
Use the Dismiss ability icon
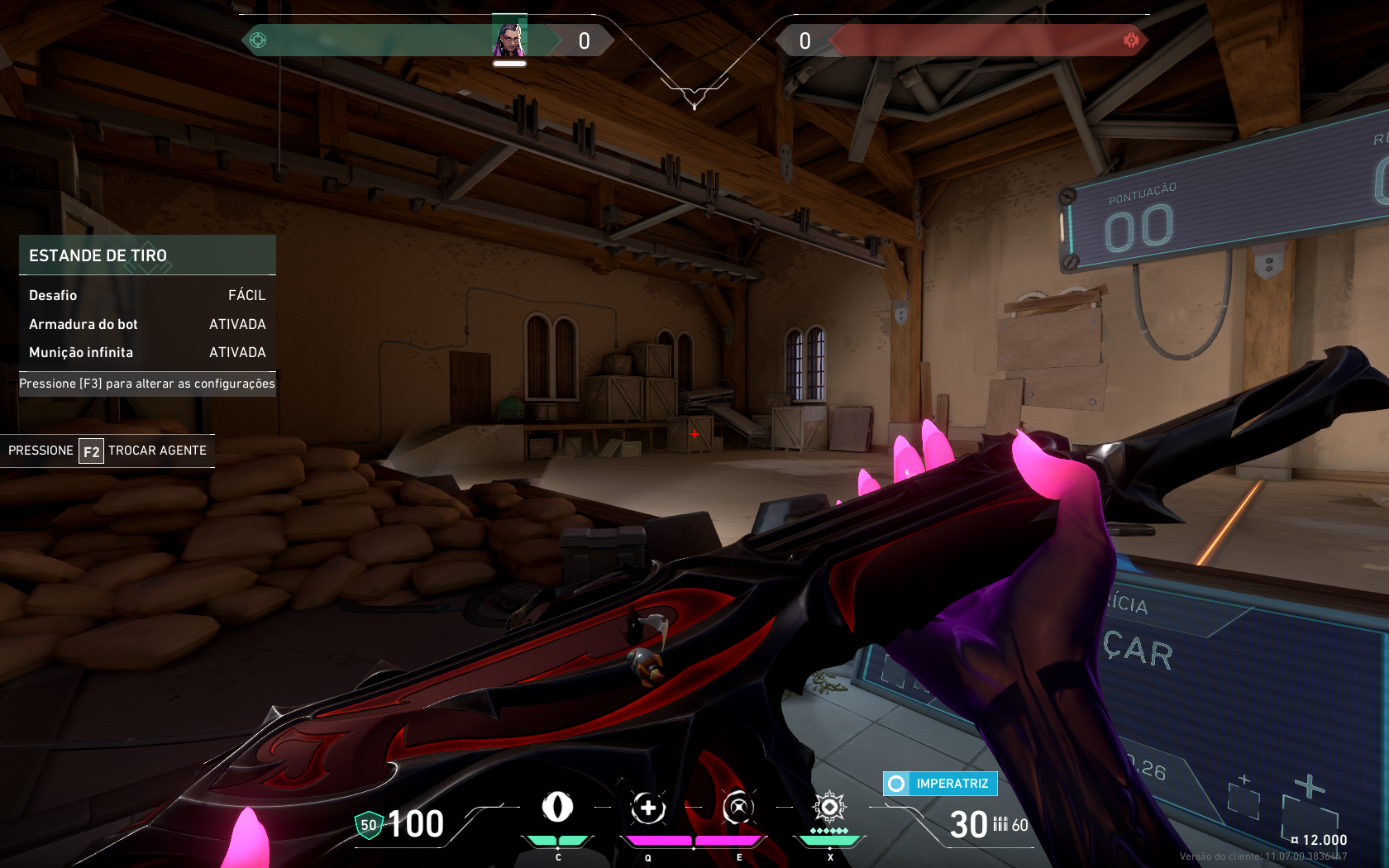click(x=738, y=808)
